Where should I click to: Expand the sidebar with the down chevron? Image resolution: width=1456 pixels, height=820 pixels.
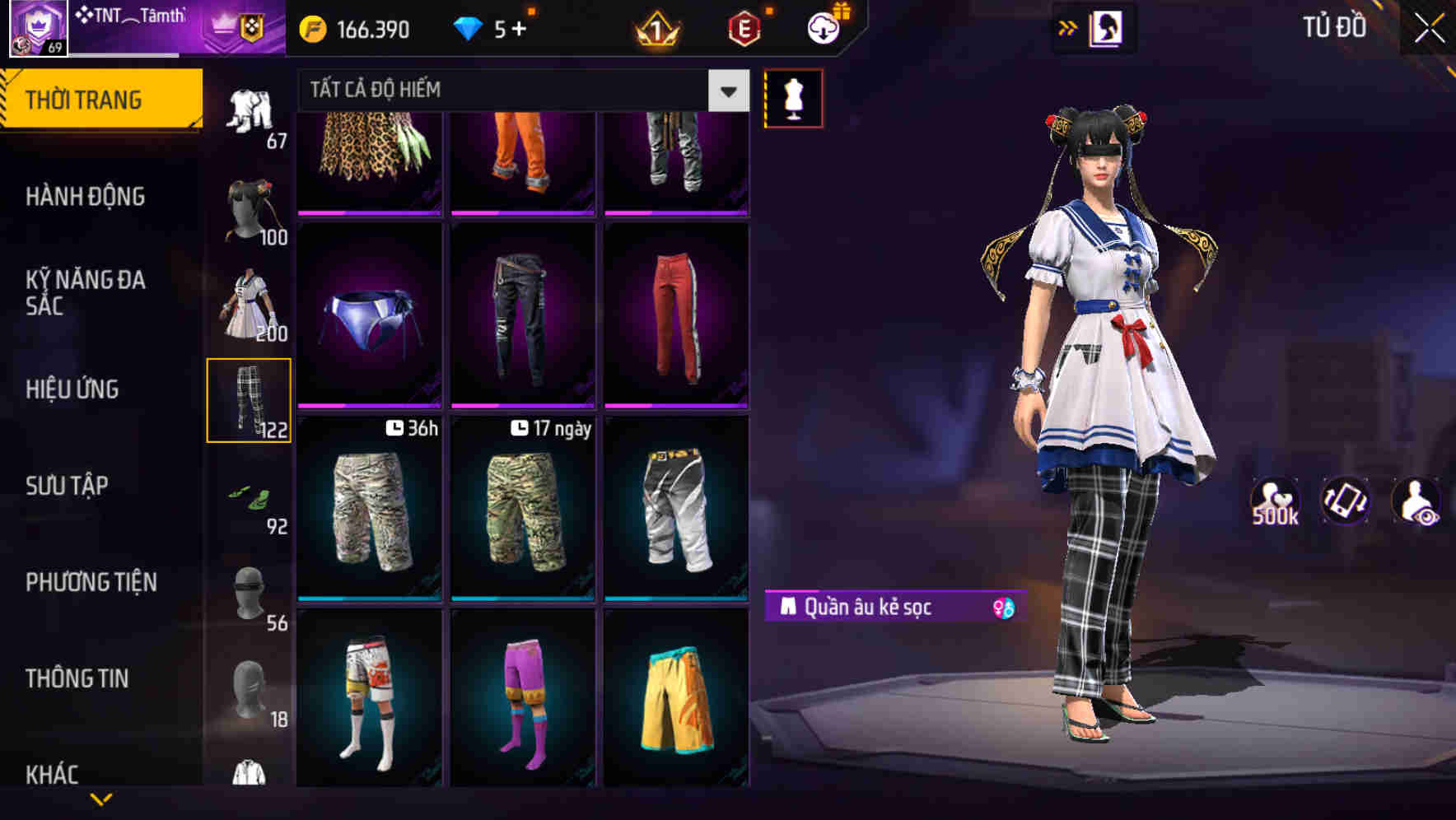click(x=102, y=800)
